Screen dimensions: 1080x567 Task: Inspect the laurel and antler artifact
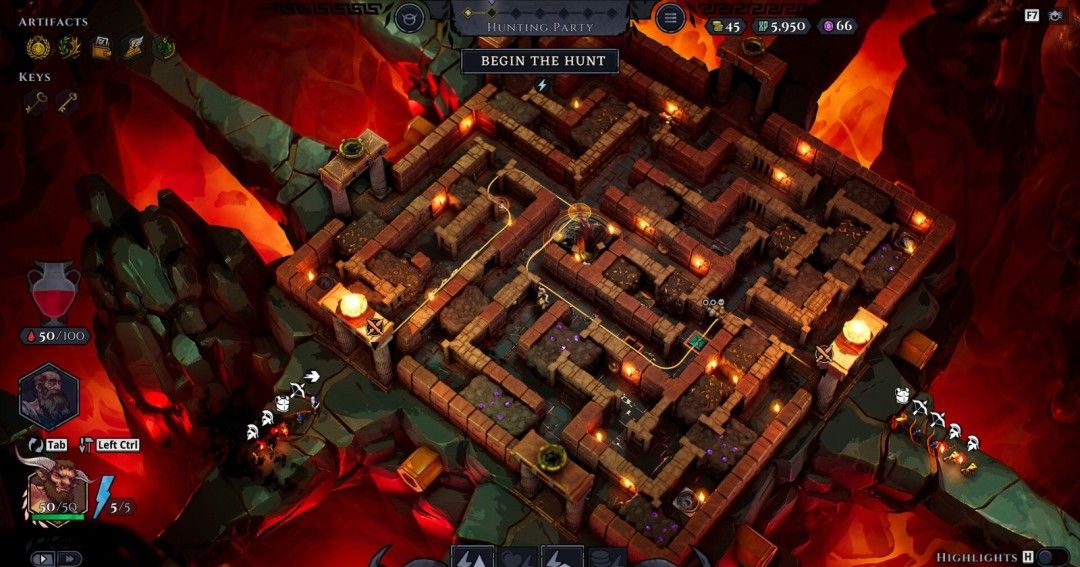point(69,46)
